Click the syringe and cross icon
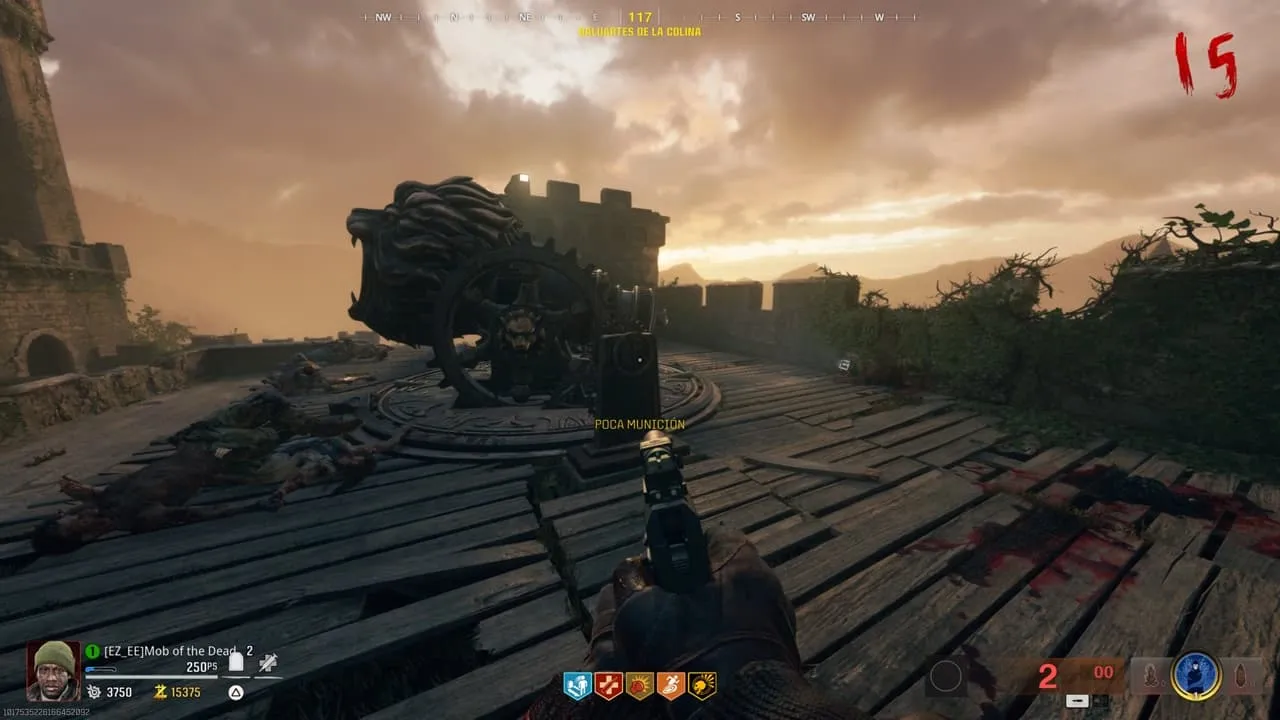The image size is (1280, 720). [x=268, y=661]
